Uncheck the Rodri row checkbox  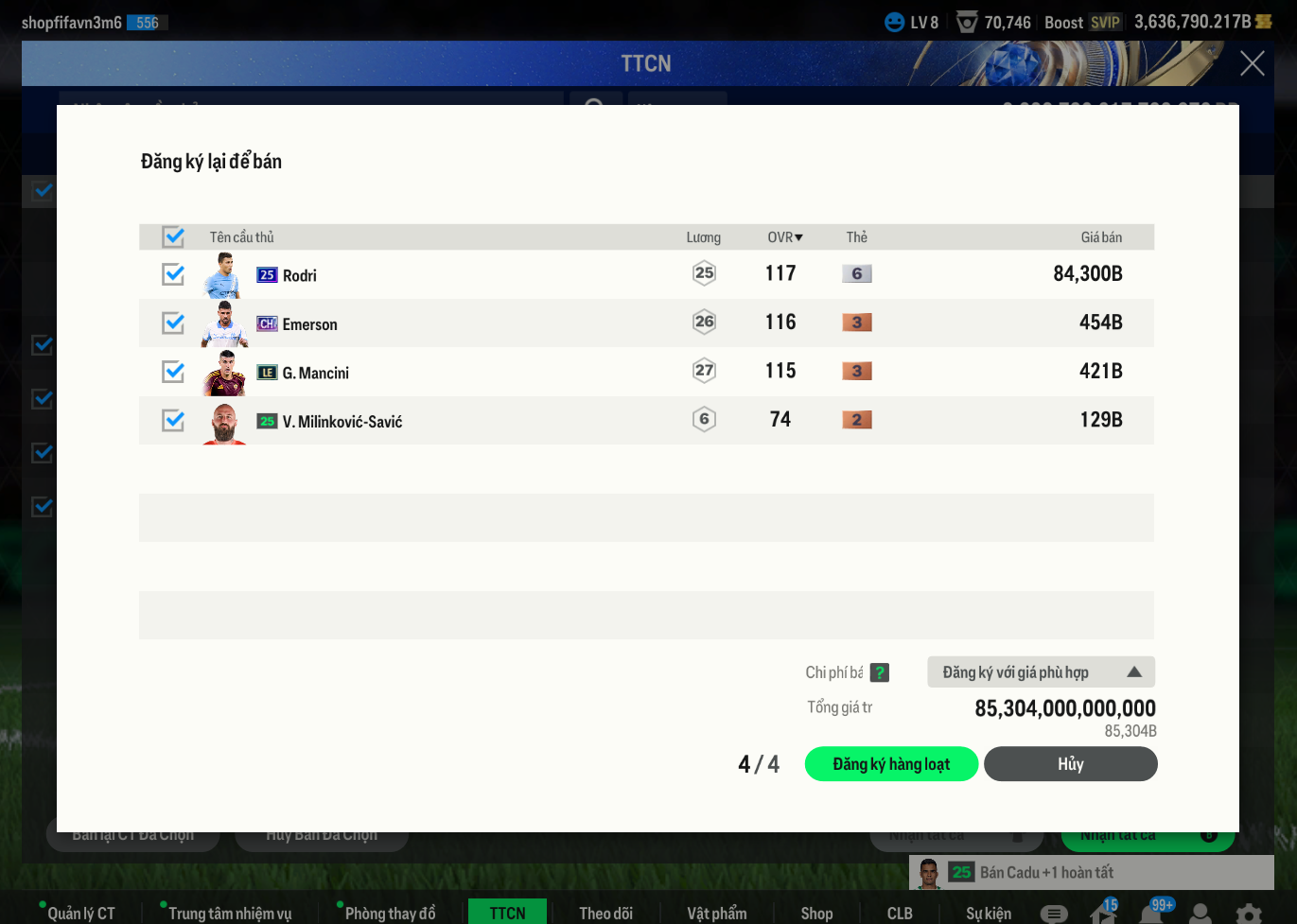tap(173, 274)
